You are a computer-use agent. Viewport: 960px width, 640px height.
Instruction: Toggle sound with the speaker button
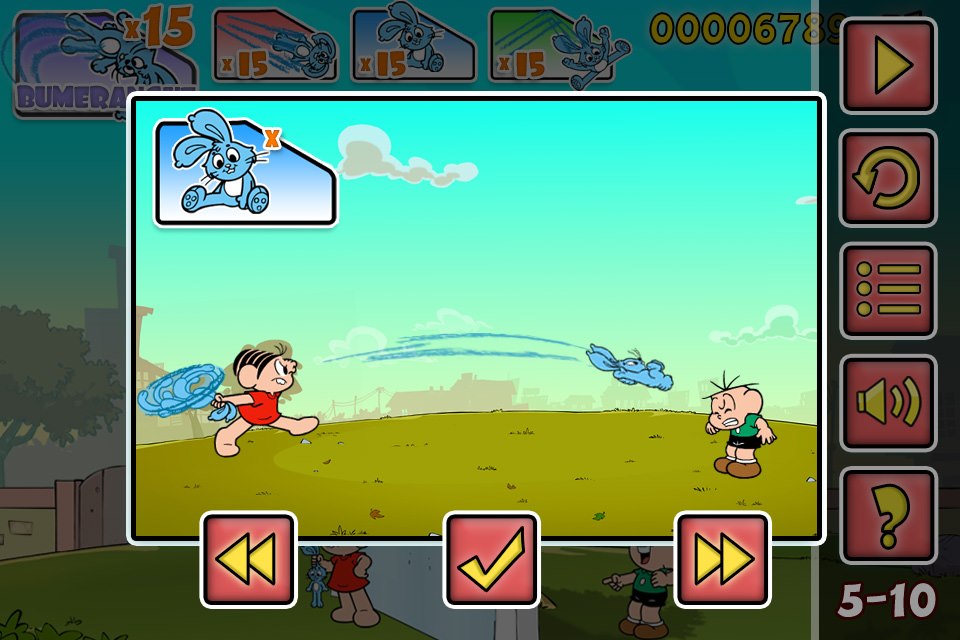point(888,402)
